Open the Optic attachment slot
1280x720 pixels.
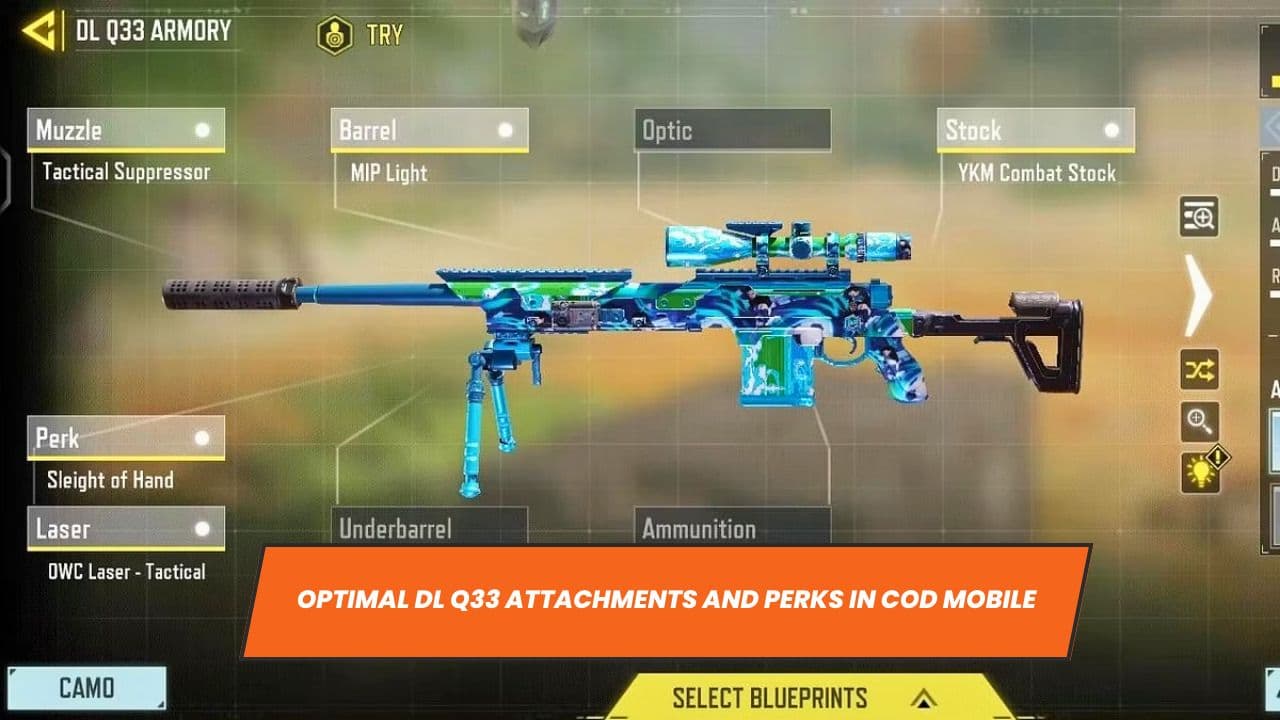735,130
